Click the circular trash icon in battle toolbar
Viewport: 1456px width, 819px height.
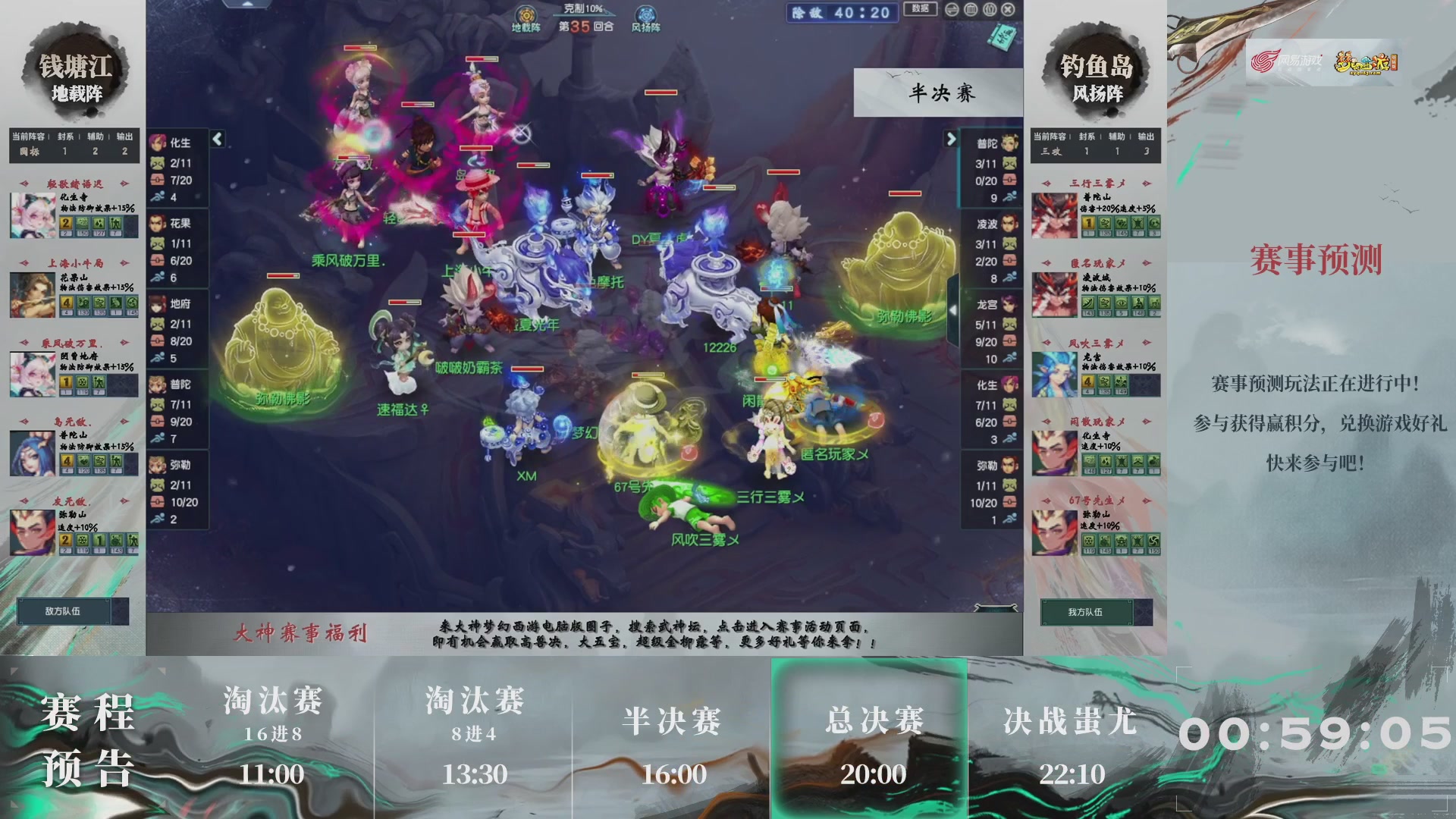pos(971,9)
